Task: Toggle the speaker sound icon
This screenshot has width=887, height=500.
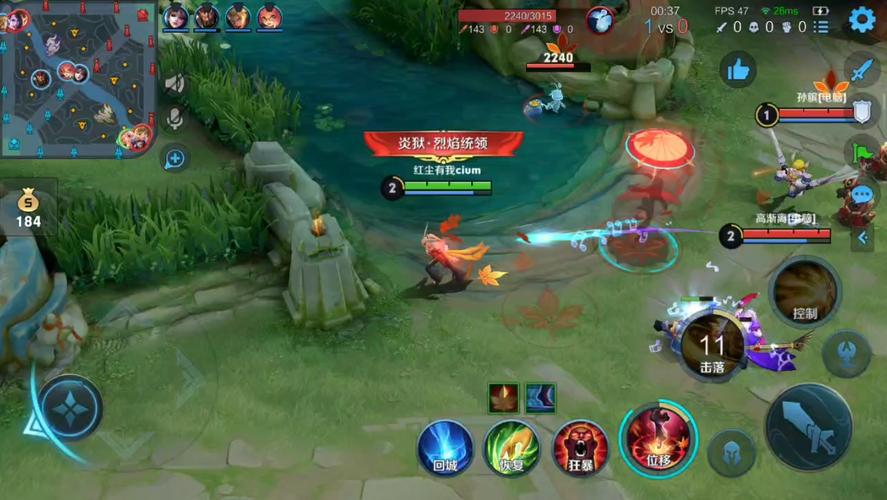Action: pyautogui.click(x=175, y=83)
